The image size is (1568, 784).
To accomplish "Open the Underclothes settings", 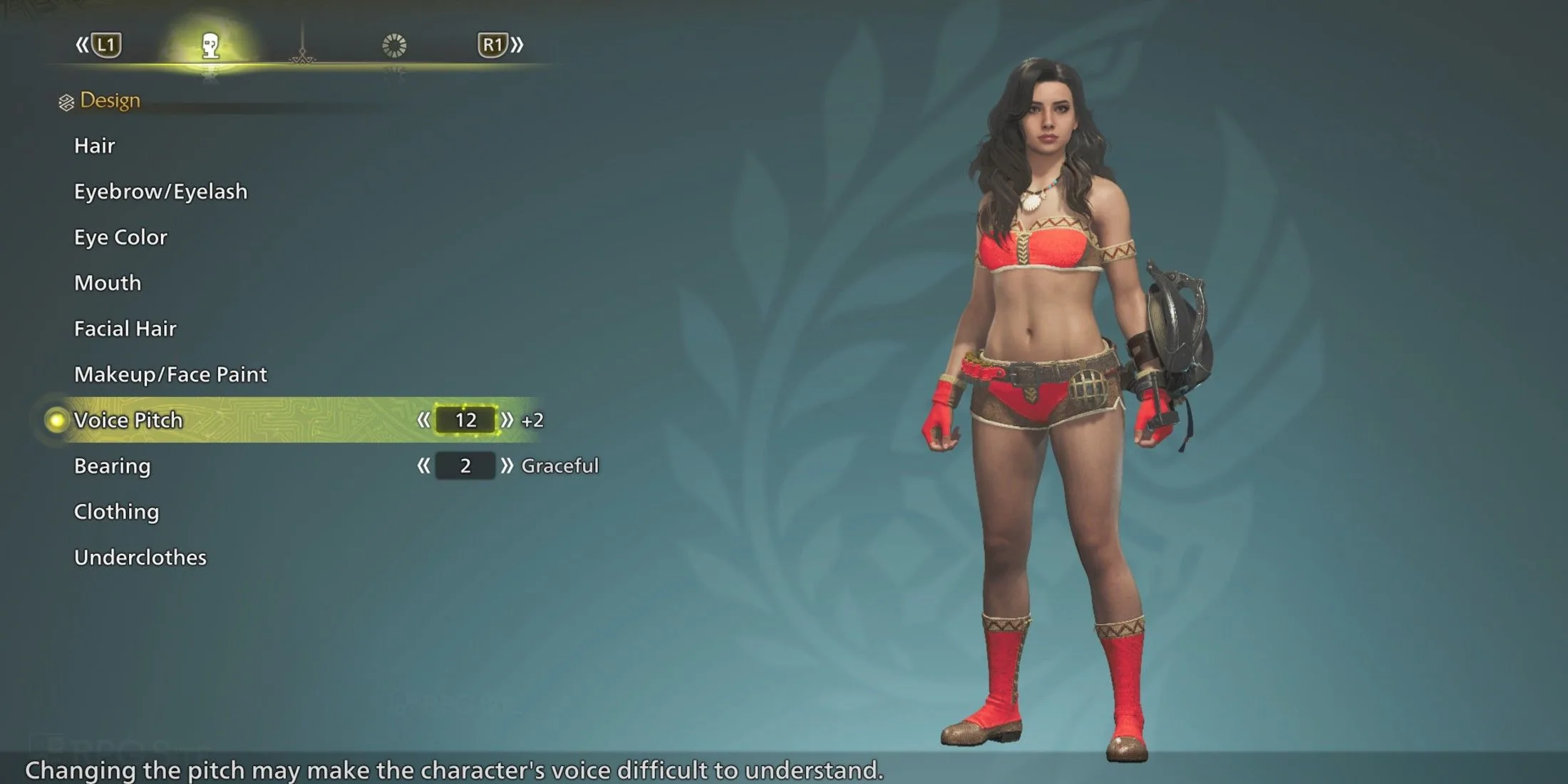I will coord(140,557).
